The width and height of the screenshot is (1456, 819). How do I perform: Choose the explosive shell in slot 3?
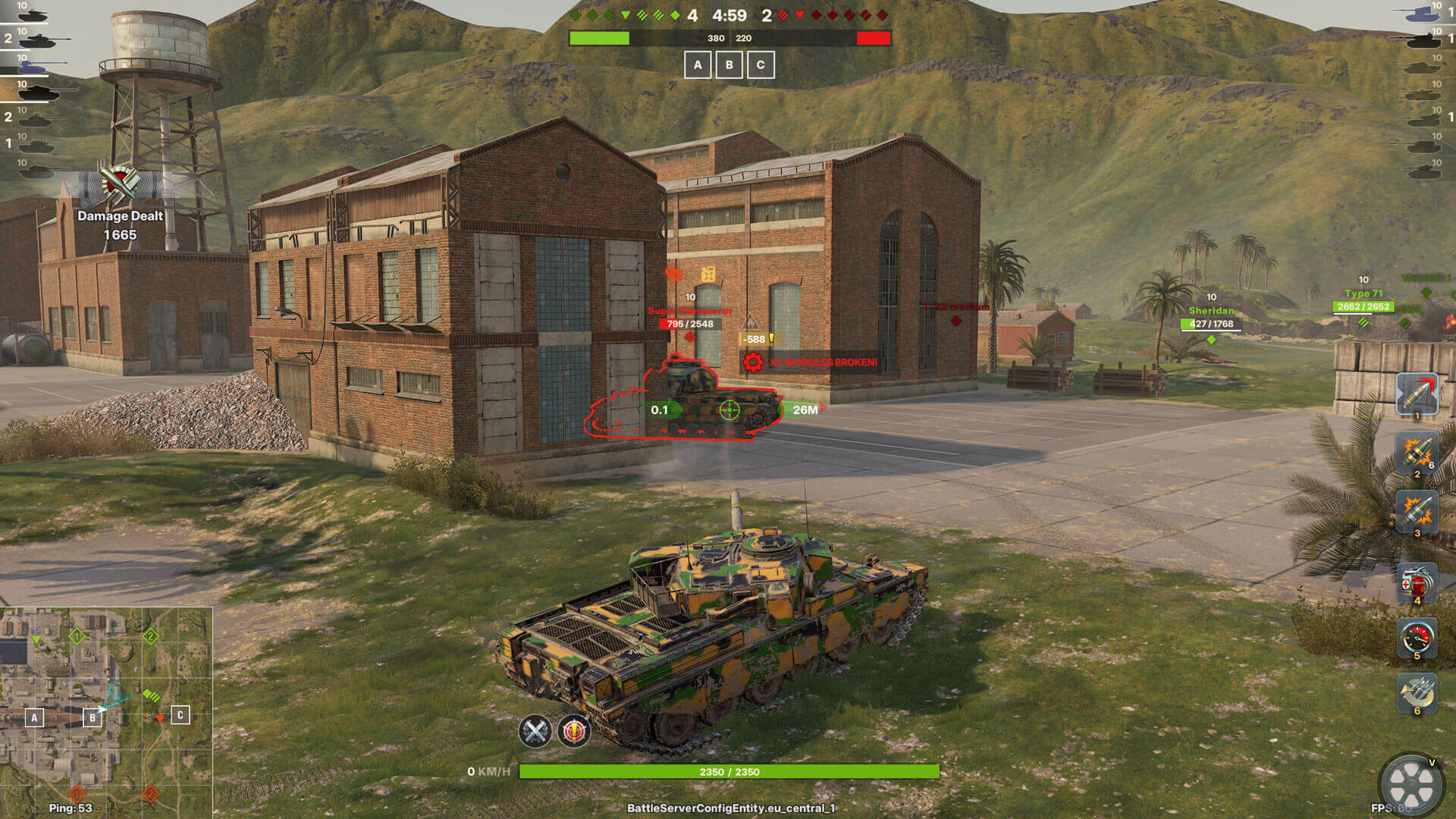(x=1417, y=512)
